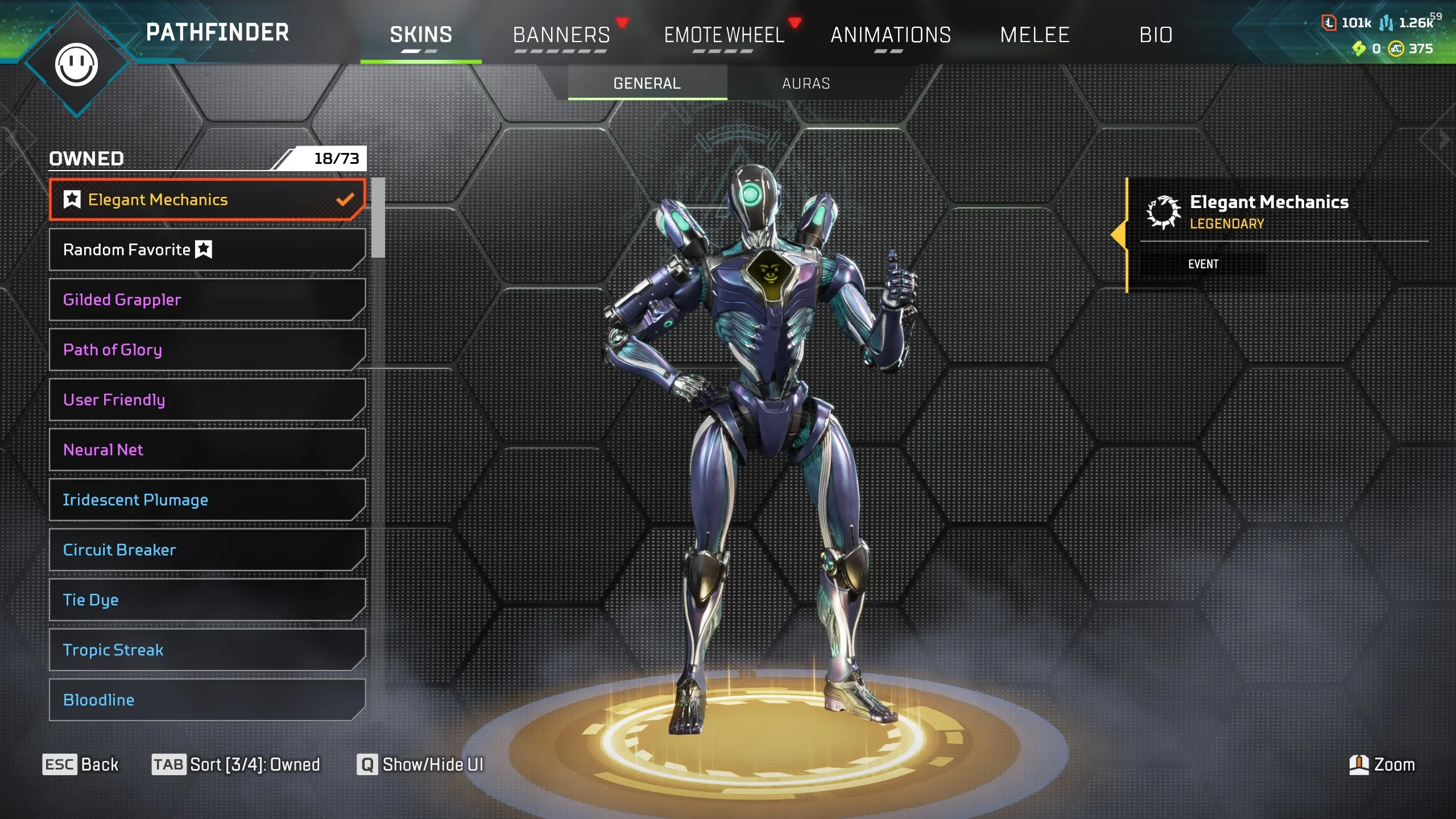
Task: Select the Neural Net skin
Action: point(208,450)
